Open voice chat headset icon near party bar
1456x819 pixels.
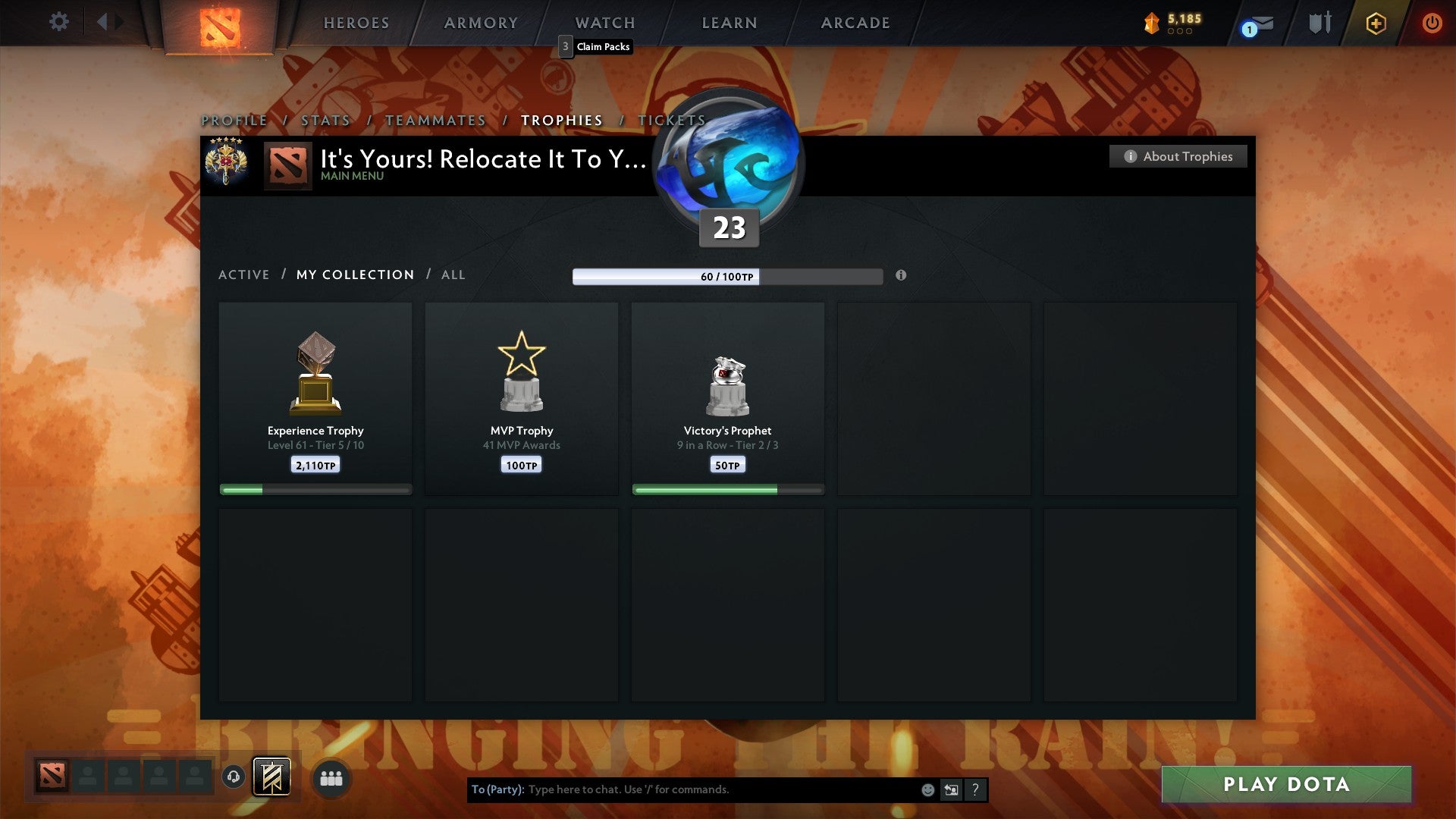[x=233, y=777]
